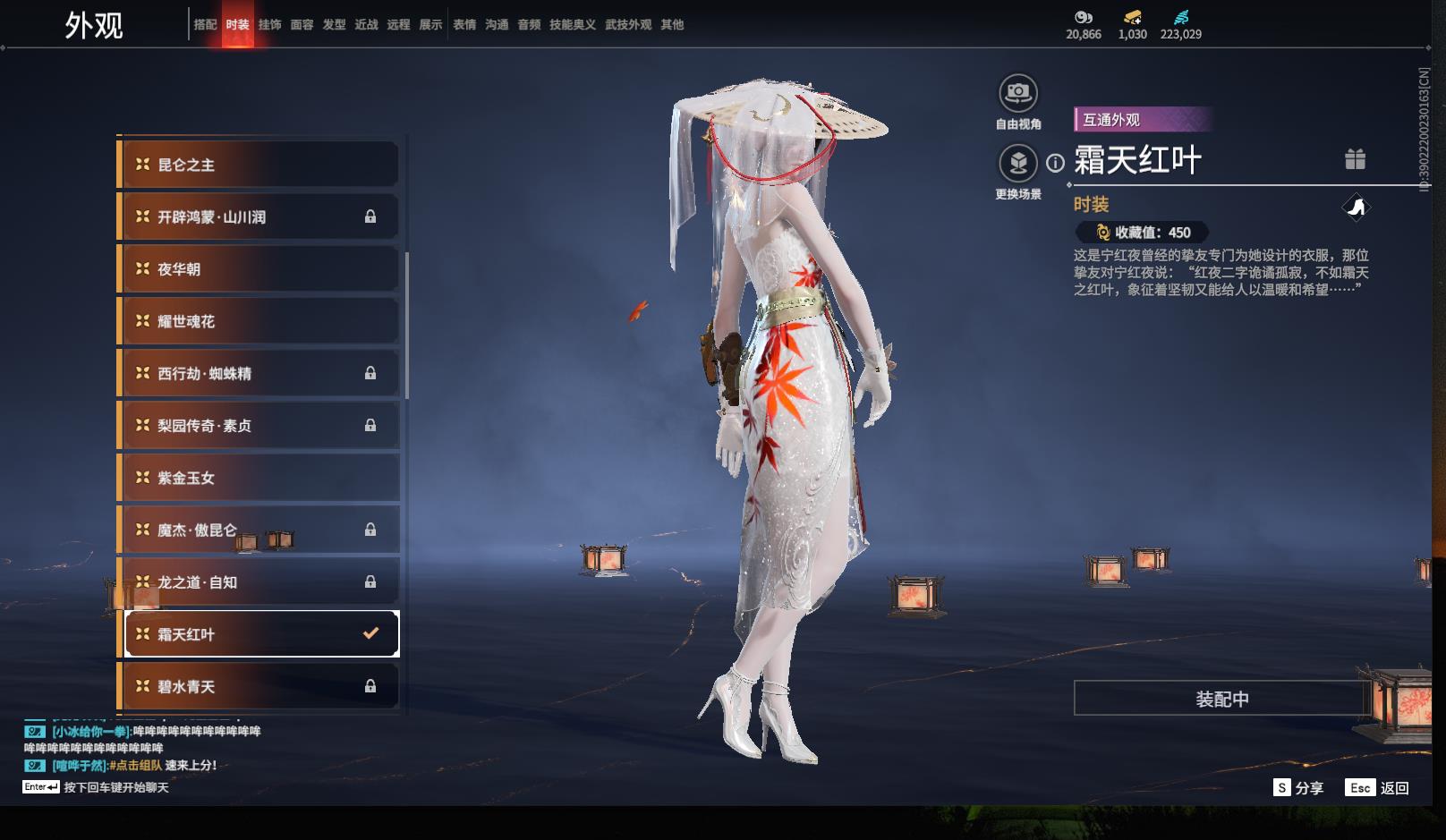
Task: Open the 武技外观 tab
Action: [x=628, y=25]
